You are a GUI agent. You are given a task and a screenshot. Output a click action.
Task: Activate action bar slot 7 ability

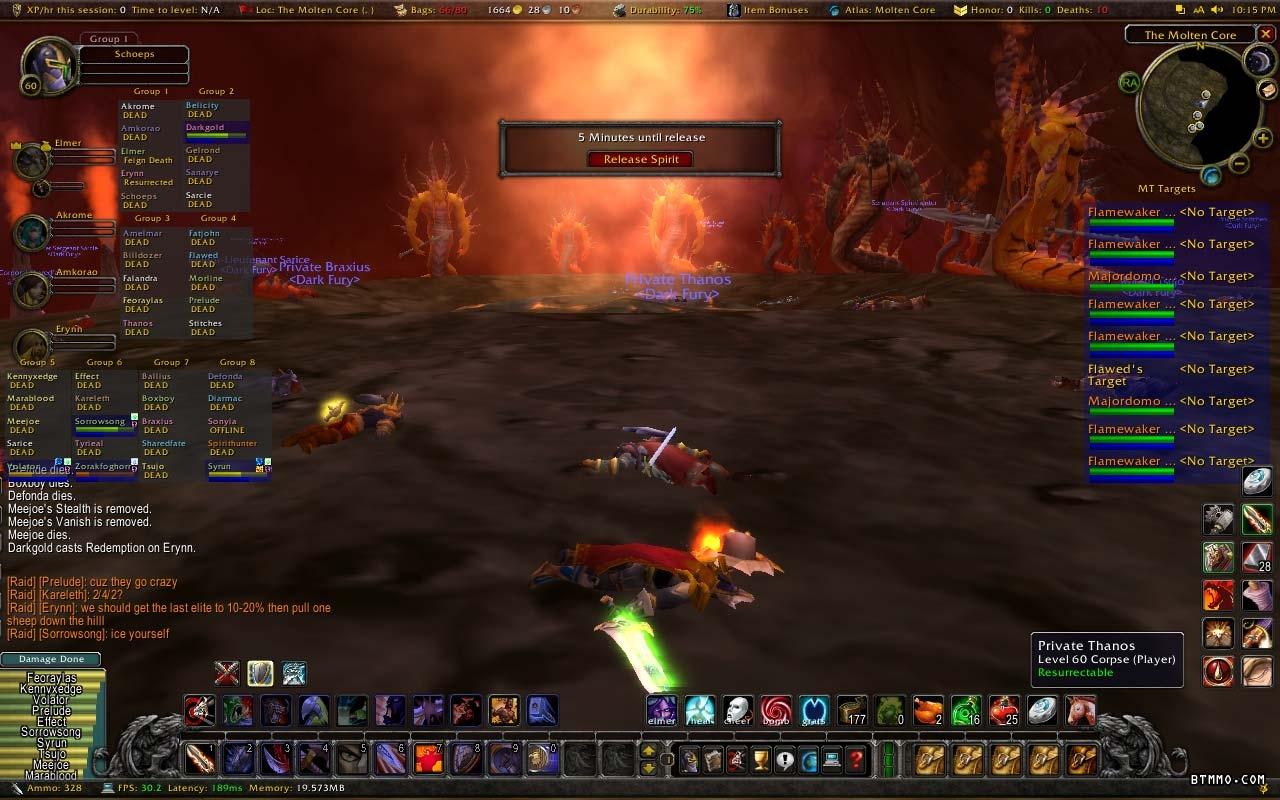428,759
